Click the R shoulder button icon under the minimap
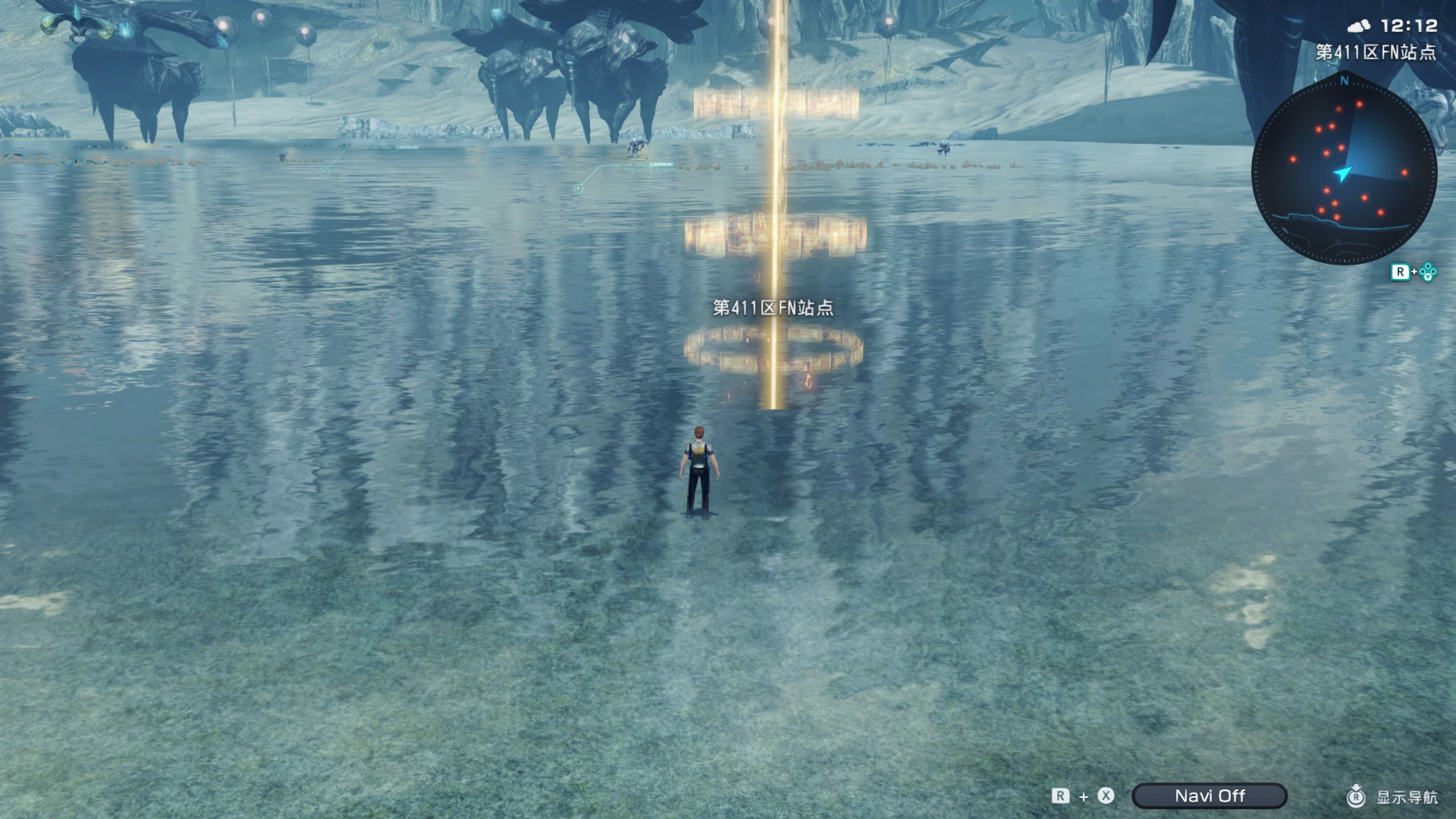Image resolution: width=1456 pixels, height=819 pixels. click(1401, 270)
